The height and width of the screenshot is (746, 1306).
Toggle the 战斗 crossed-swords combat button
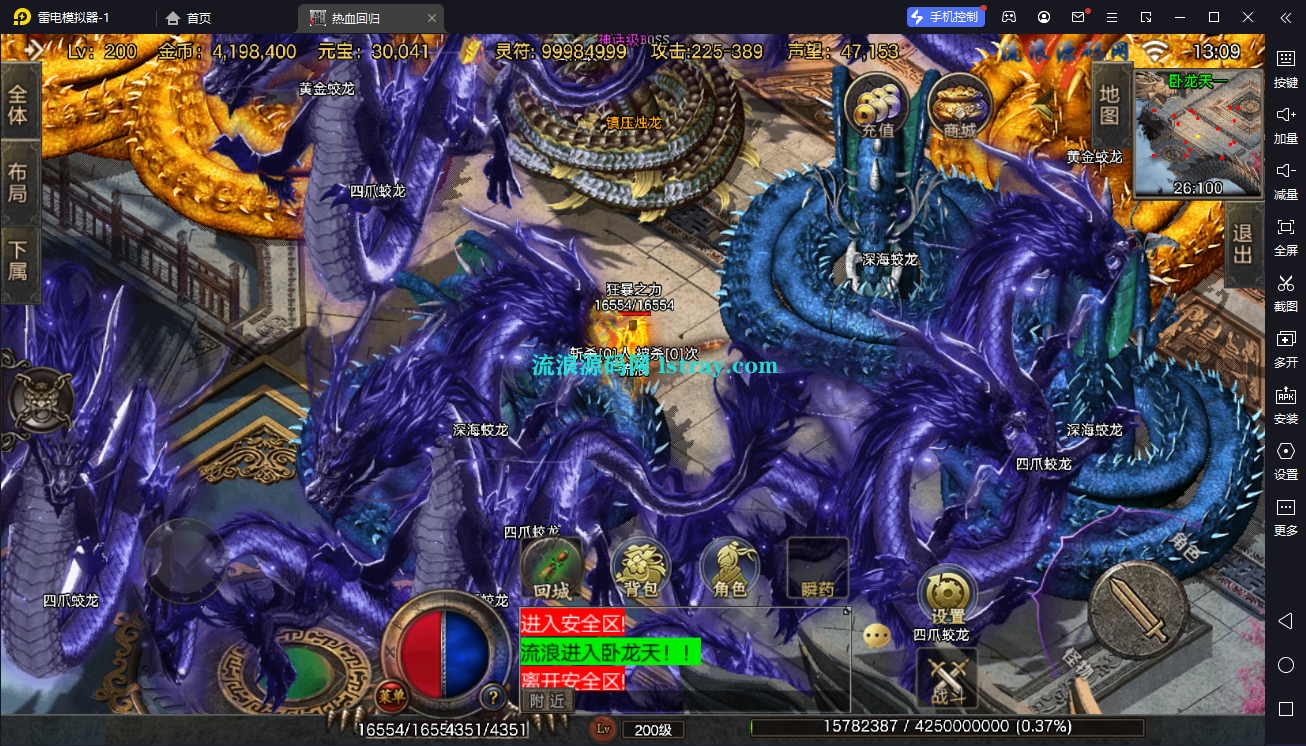[x=946, y=677]
